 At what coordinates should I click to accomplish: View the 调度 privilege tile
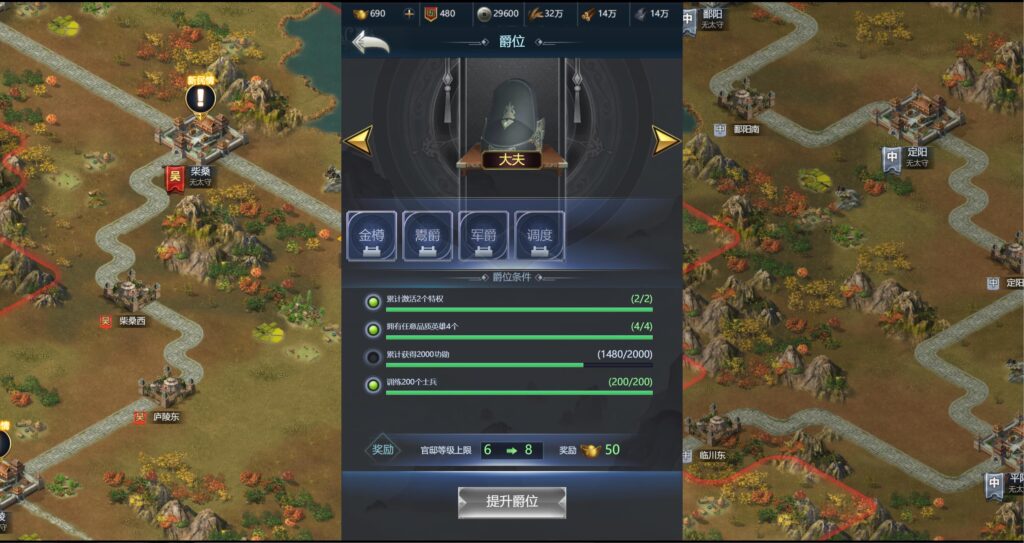tap(540, 237)
